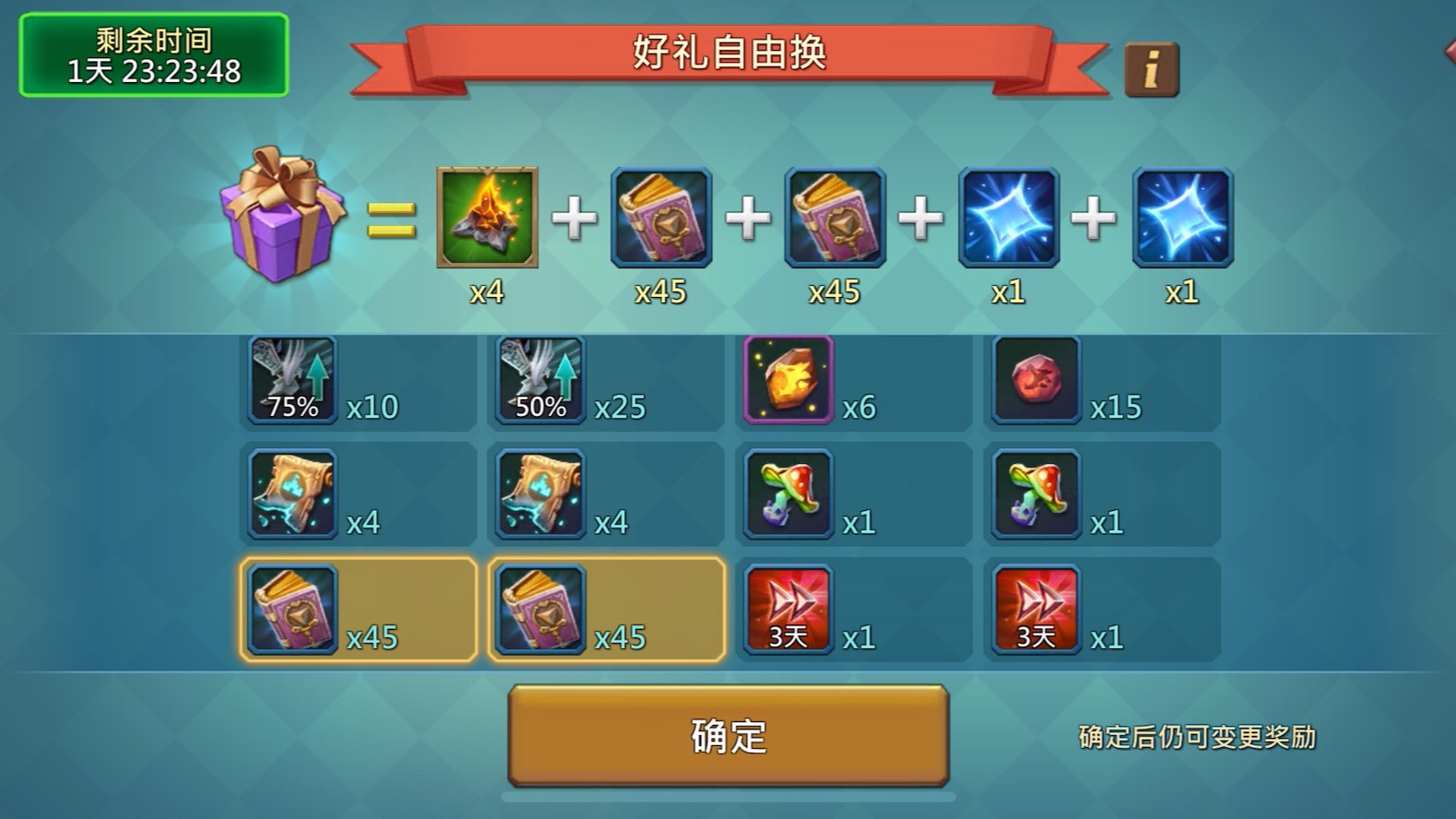Tap the 剩余时间 countdown timer panel
Screen dimensions: 1456x819
154,53
